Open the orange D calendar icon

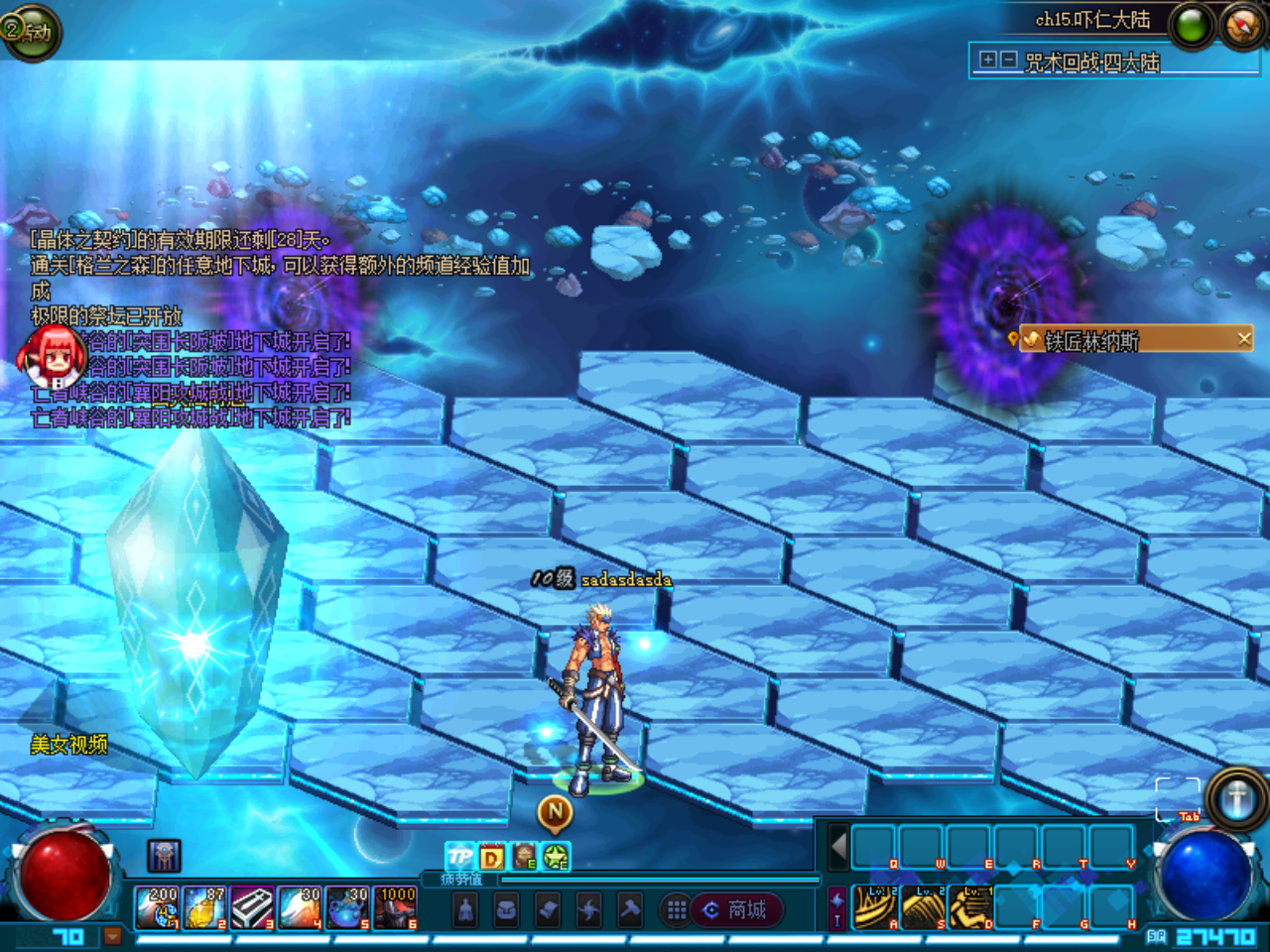491,856
